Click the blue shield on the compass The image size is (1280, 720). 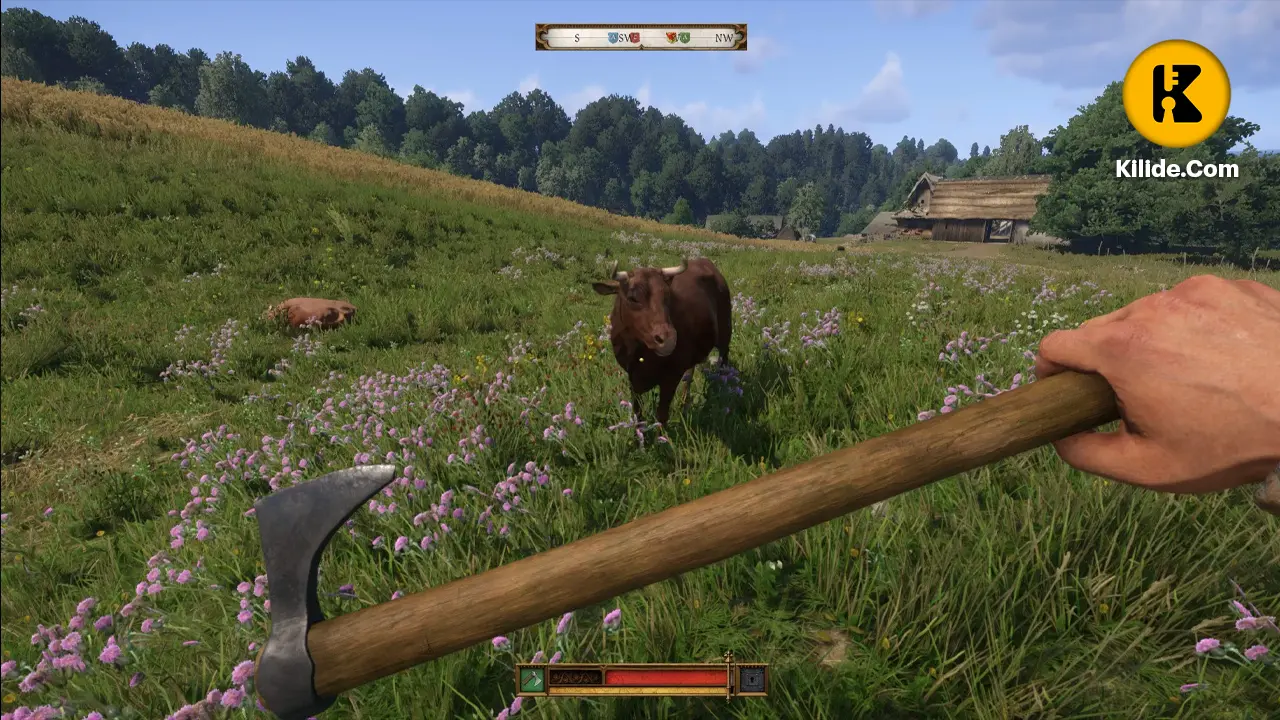pos(612,37)
